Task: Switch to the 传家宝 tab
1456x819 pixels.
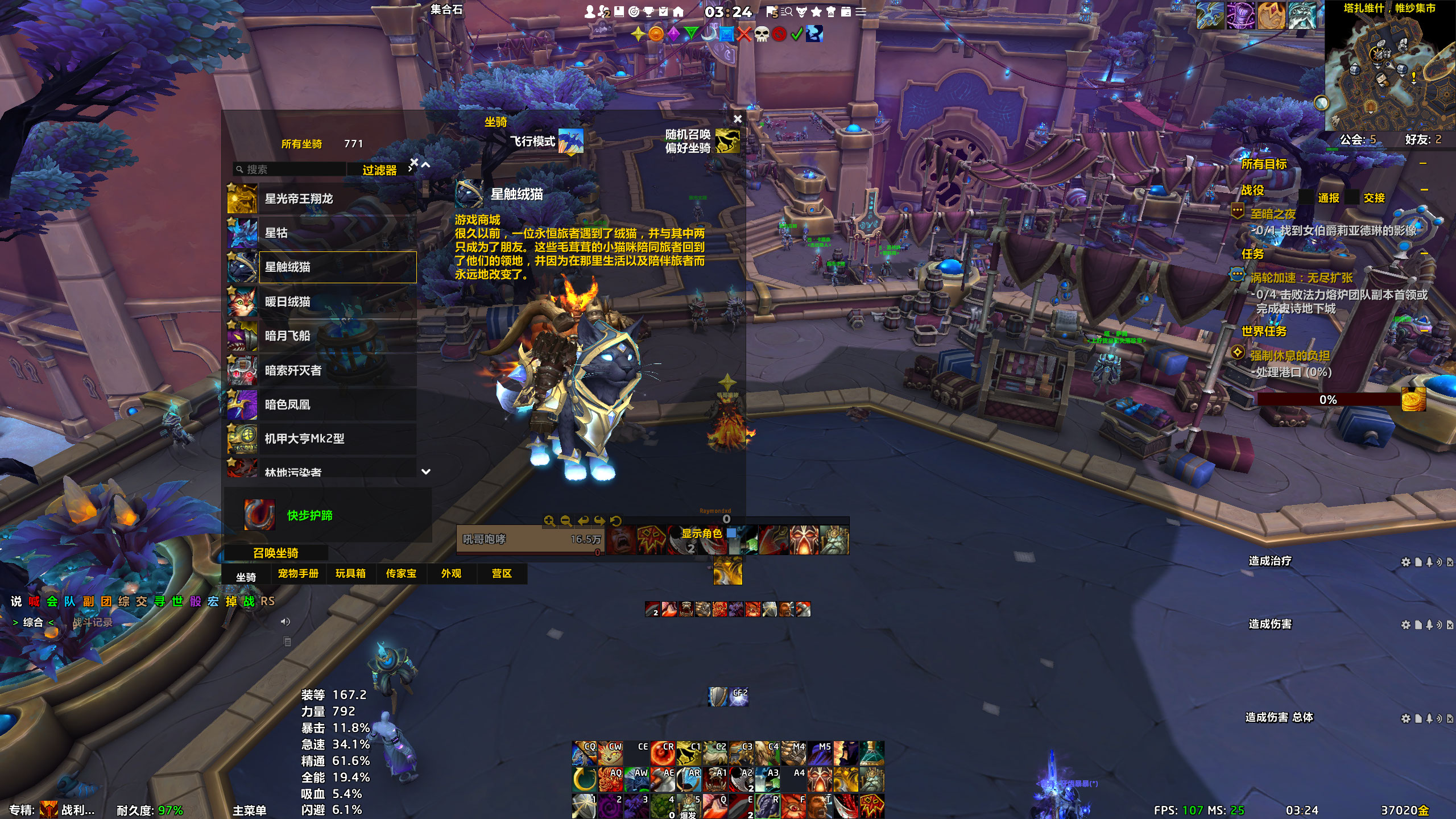Action: click(401, 574)
